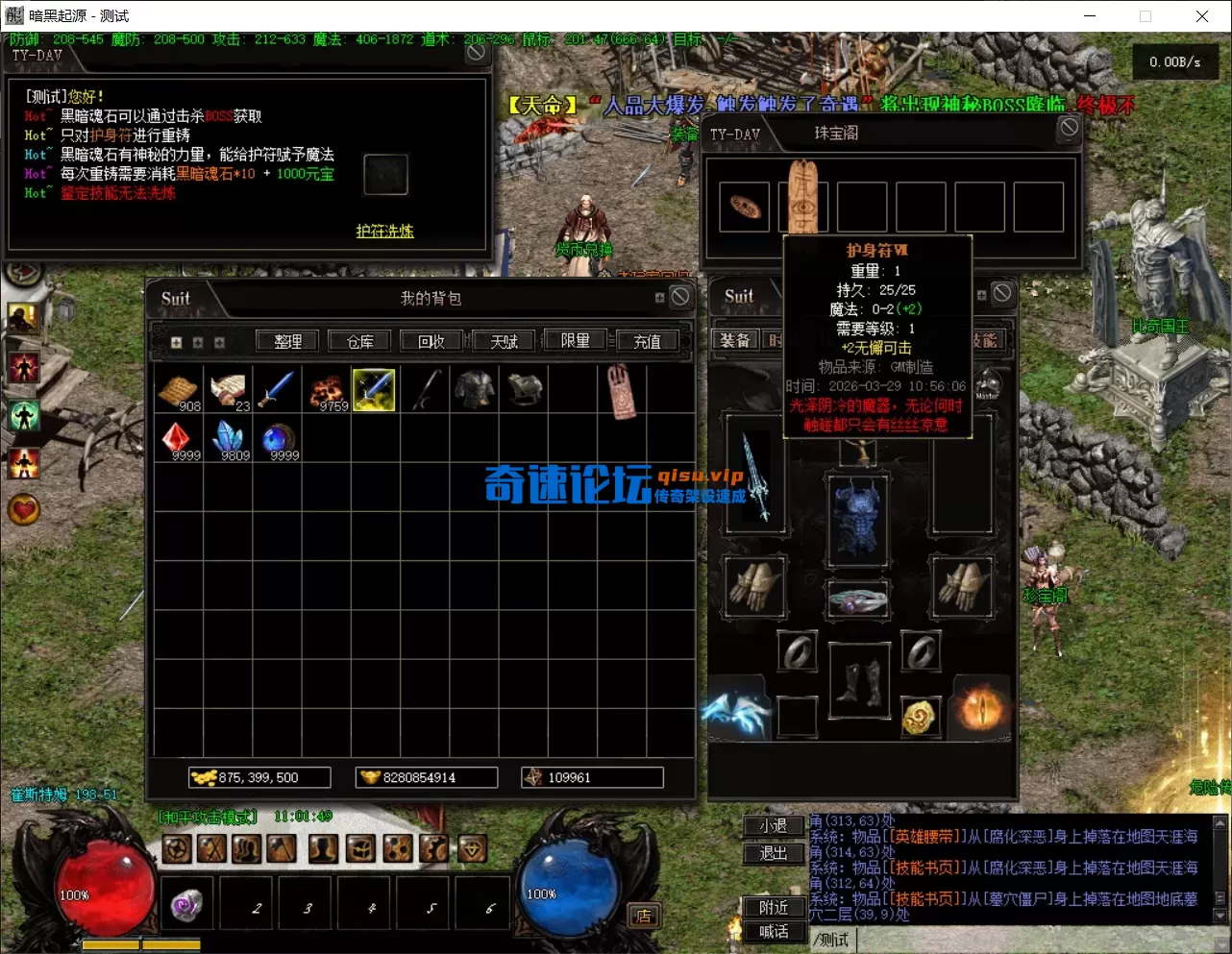Select the 珠宝阁 tab on the TY-DAV window
The width and height of the screenshot is (1232, 954).
(835, 133)
